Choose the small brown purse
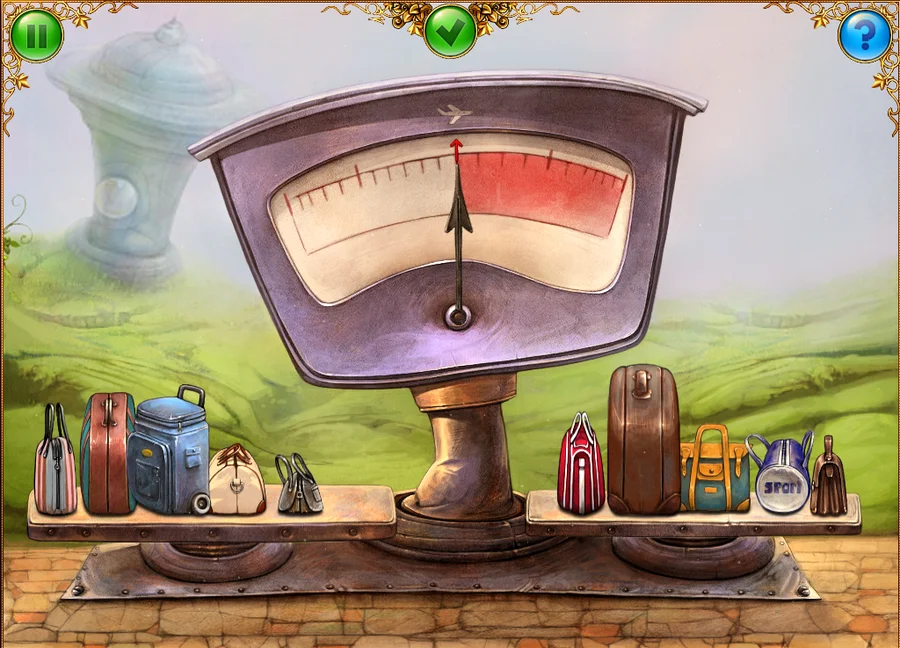 (828, 480)
